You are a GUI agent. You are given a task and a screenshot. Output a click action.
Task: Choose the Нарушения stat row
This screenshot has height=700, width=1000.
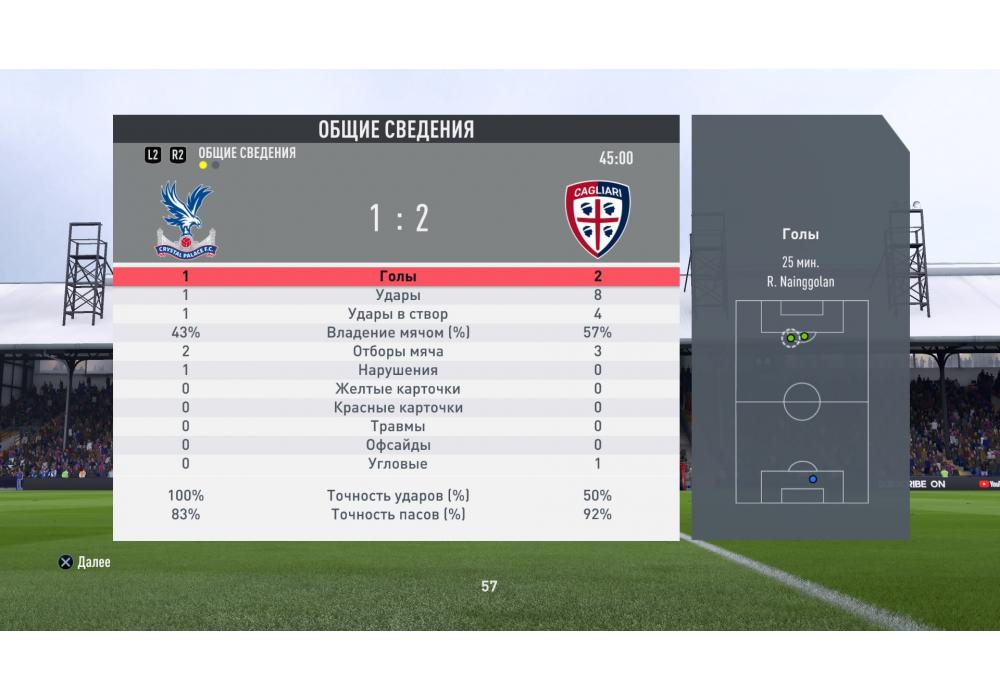click(x=397, y=370)
